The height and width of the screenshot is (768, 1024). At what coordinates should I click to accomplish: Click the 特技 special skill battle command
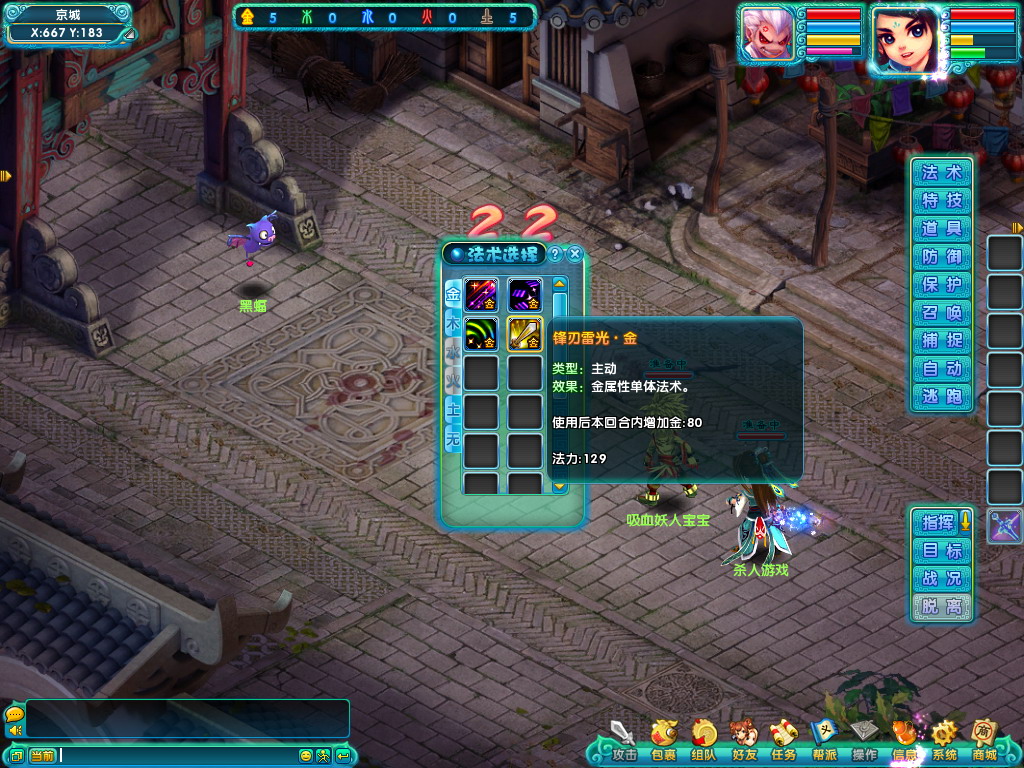tap(941, 200)
